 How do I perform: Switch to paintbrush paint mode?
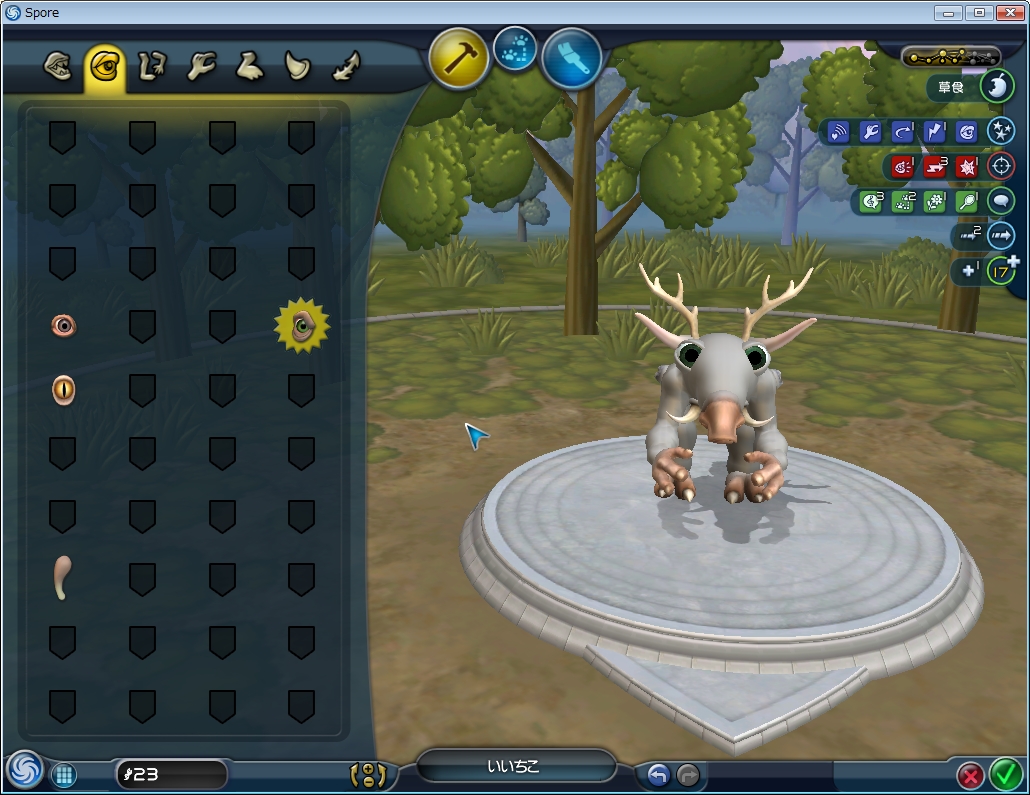coord(572,58)
